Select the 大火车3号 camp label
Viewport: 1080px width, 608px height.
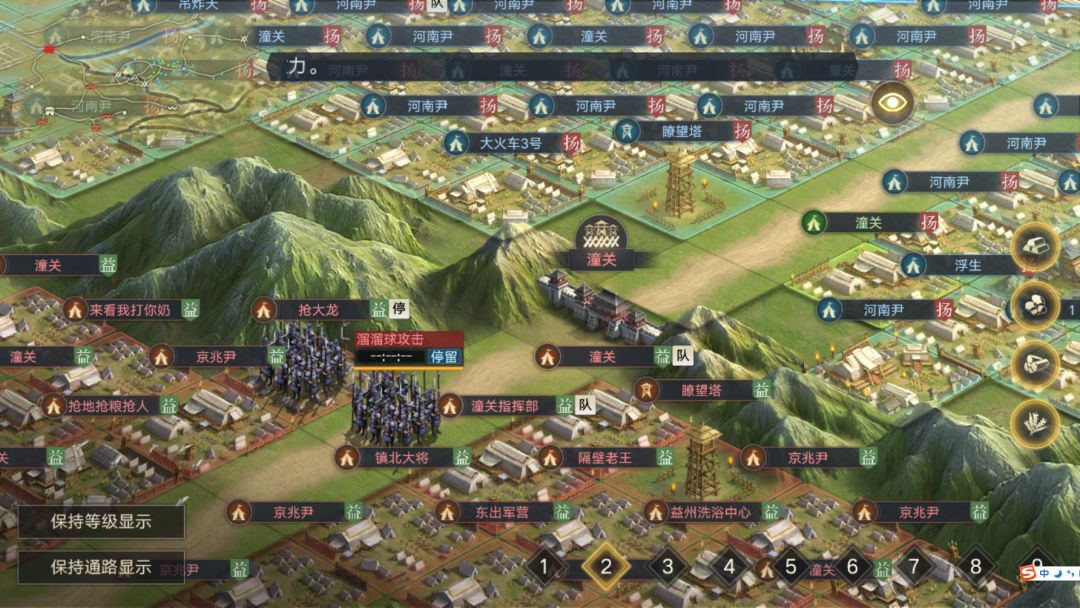(x=510, y=143)
